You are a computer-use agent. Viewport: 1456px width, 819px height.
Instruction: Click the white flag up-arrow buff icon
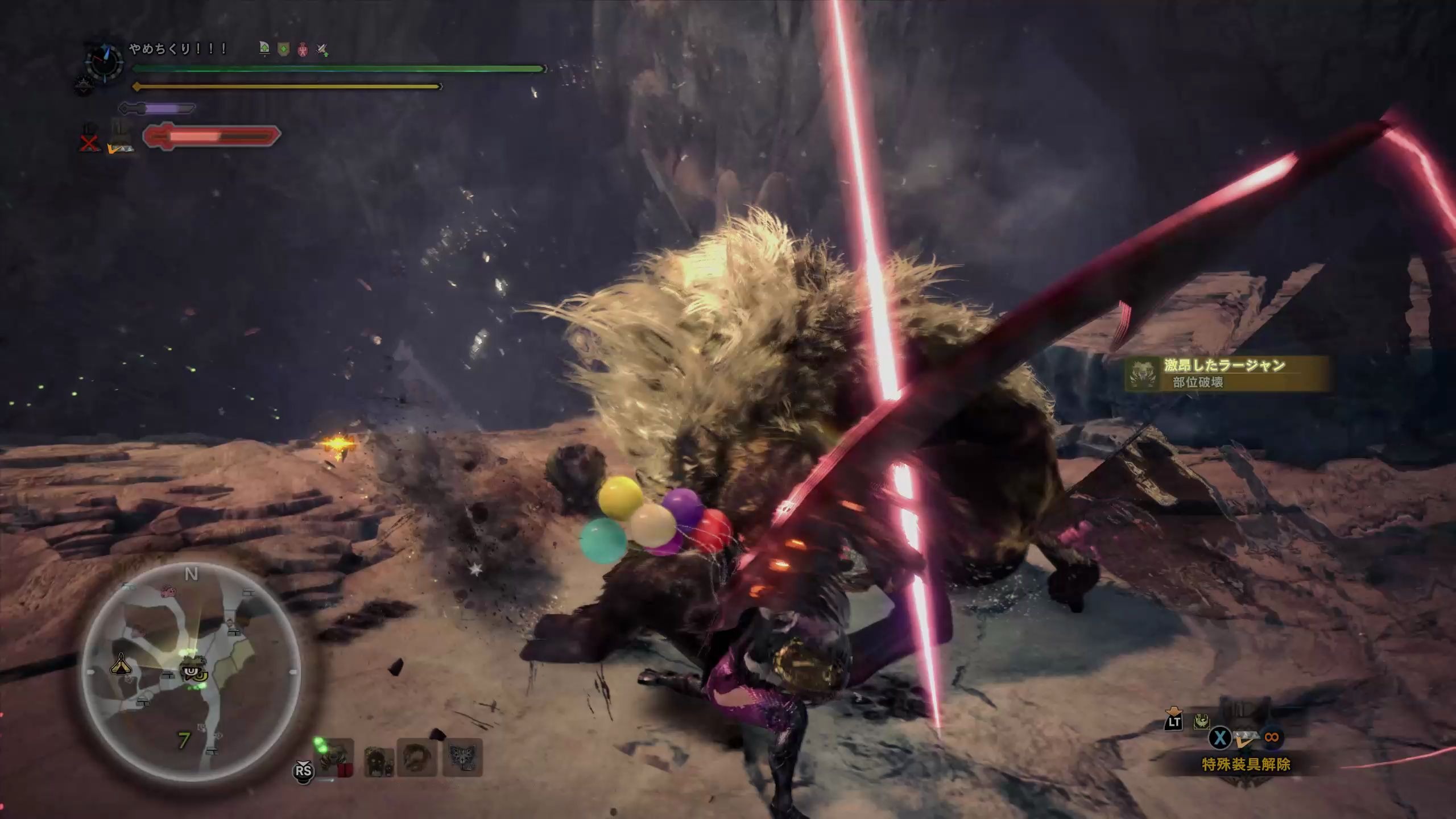pos(264,49)
